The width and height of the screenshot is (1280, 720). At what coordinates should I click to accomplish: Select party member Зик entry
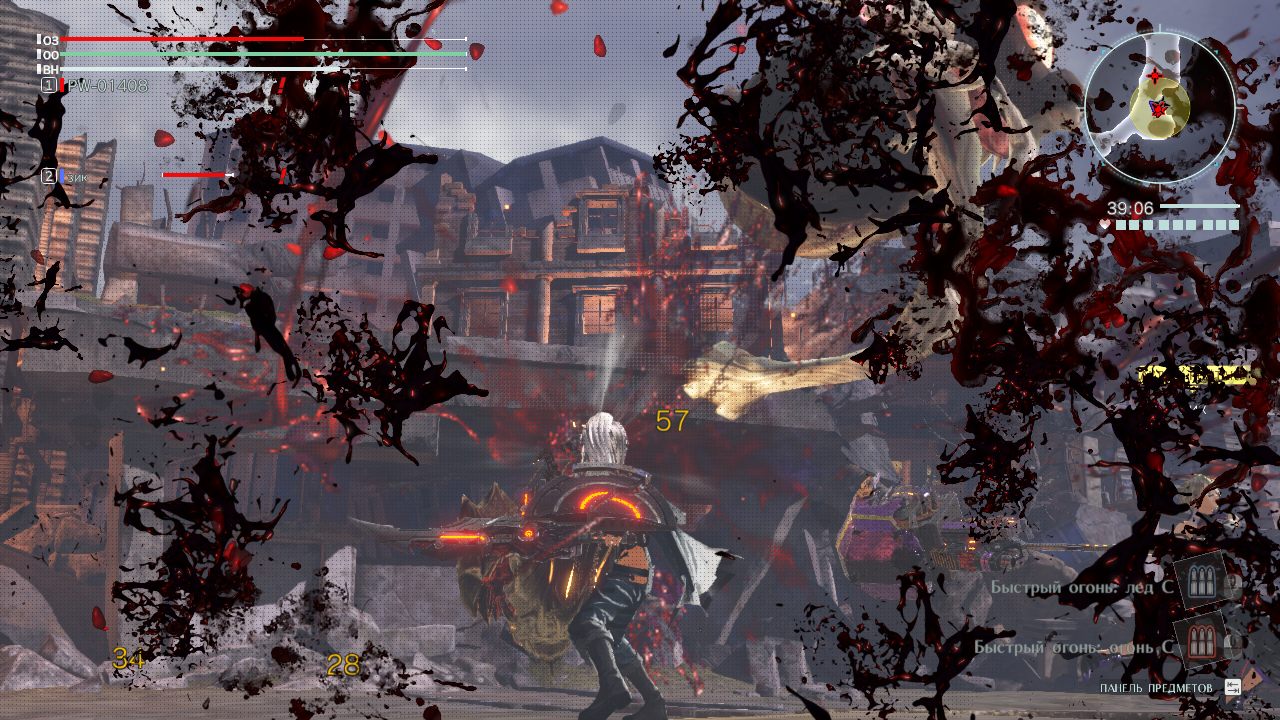coord(76,176)
